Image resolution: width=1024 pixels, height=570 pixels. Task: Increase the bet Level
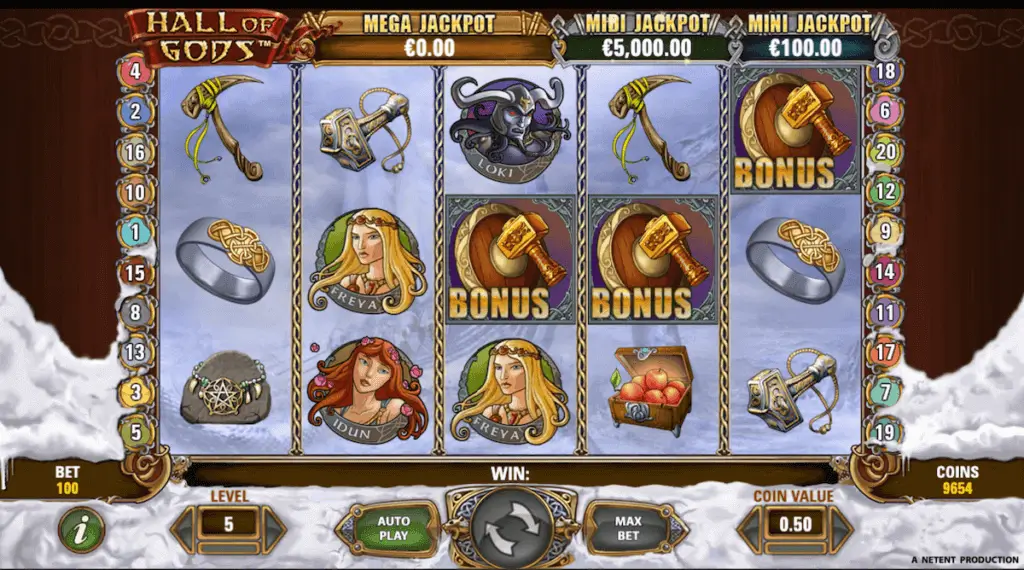275,524
